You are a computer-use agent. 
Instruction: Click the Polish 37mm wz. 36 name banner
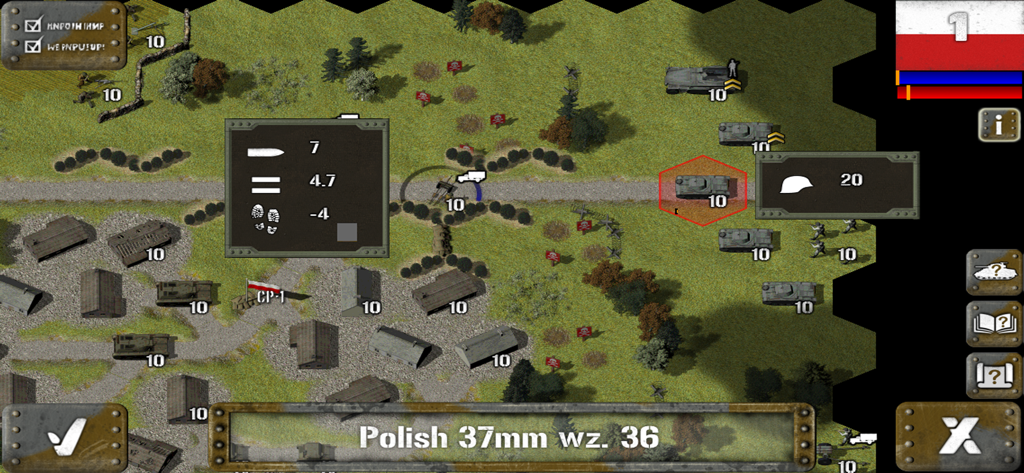(510, 437)
